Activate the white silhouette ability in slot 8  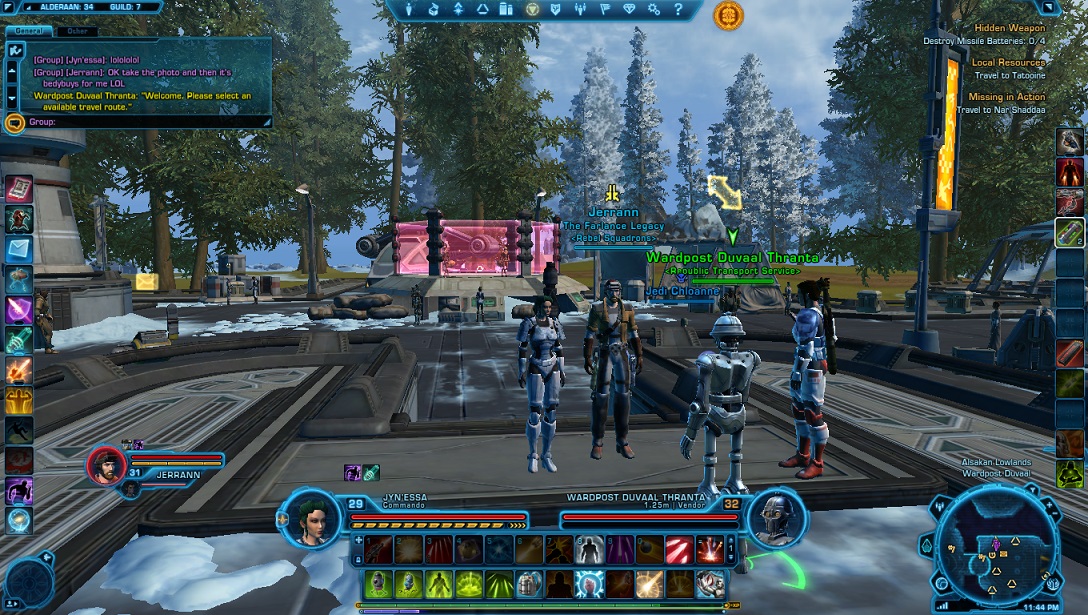(588, 549)
